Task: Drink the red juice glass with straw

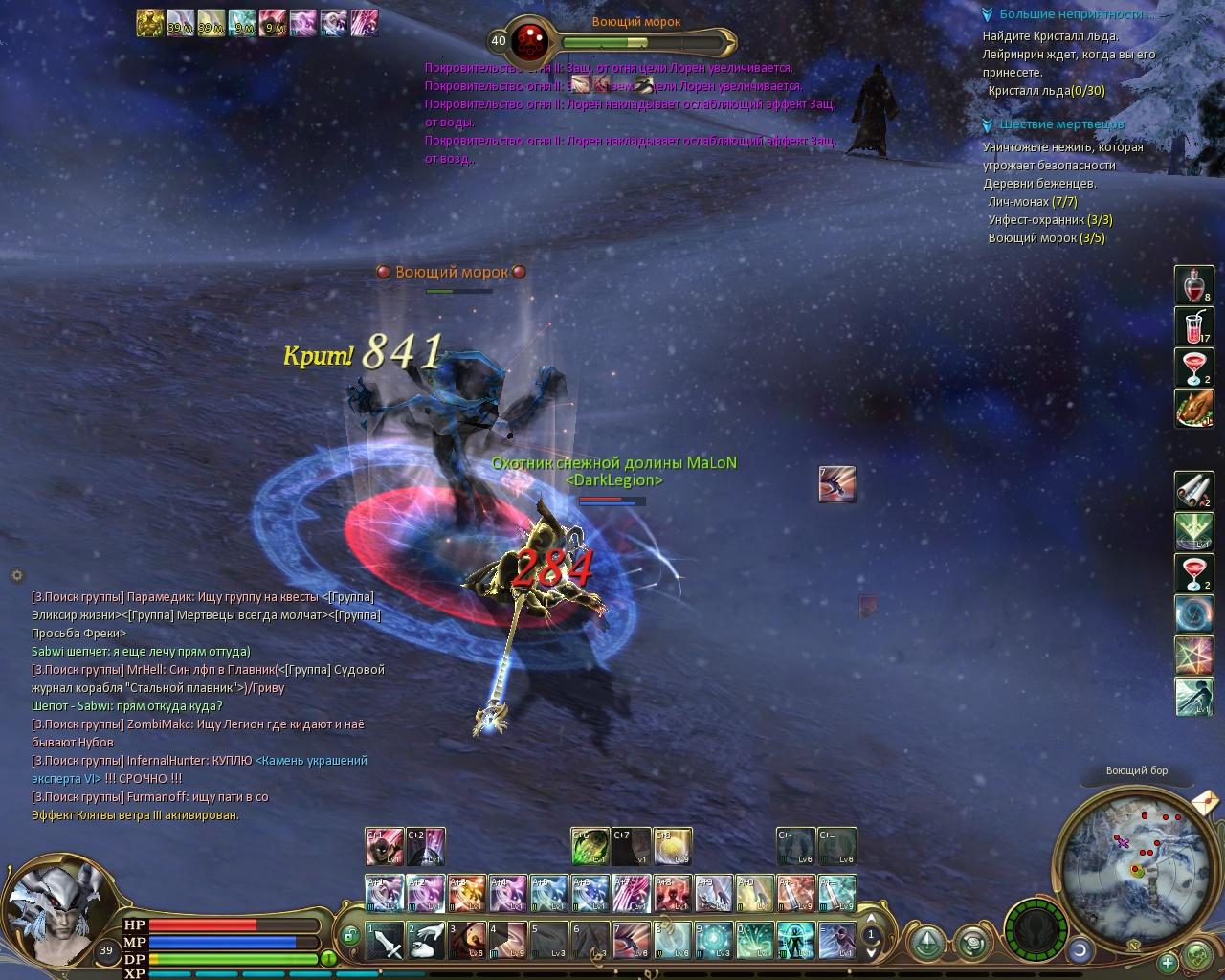Action: [x=1193, y=326]
